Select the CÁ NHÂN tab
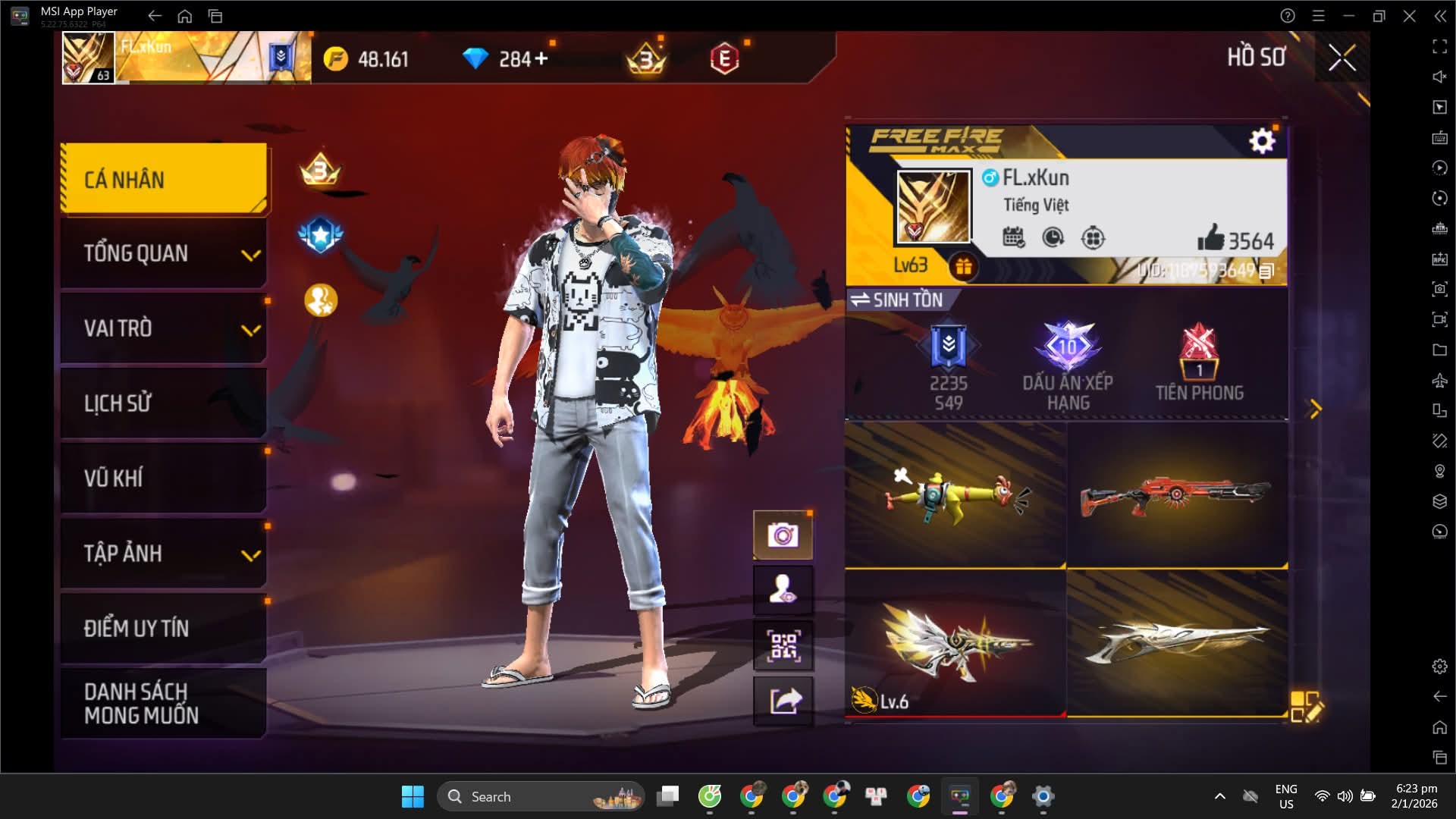1456x819 pixels. point(164,179)
